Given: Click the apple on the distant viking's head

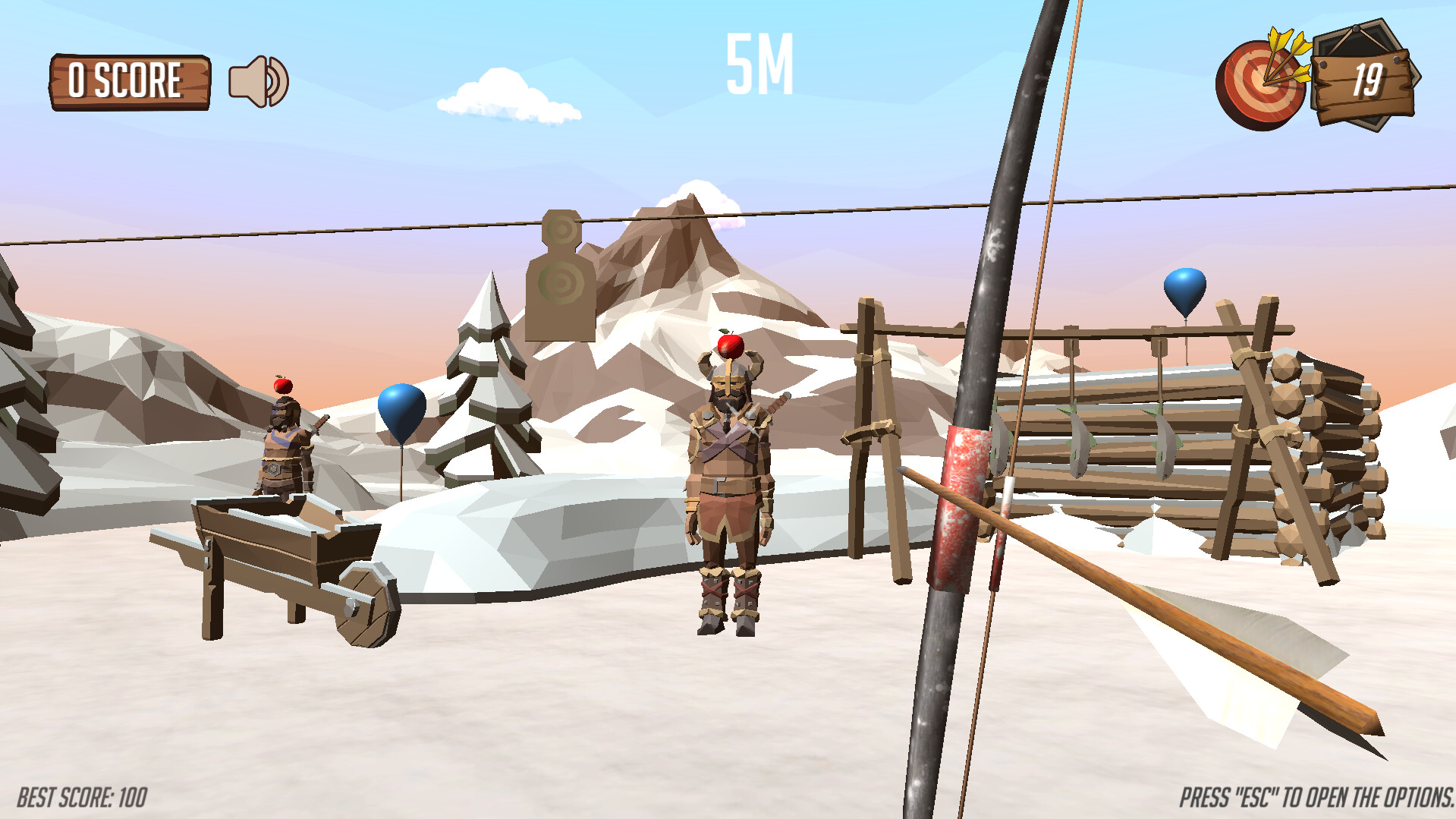Looking at the screenshot, I should [281, 386].
